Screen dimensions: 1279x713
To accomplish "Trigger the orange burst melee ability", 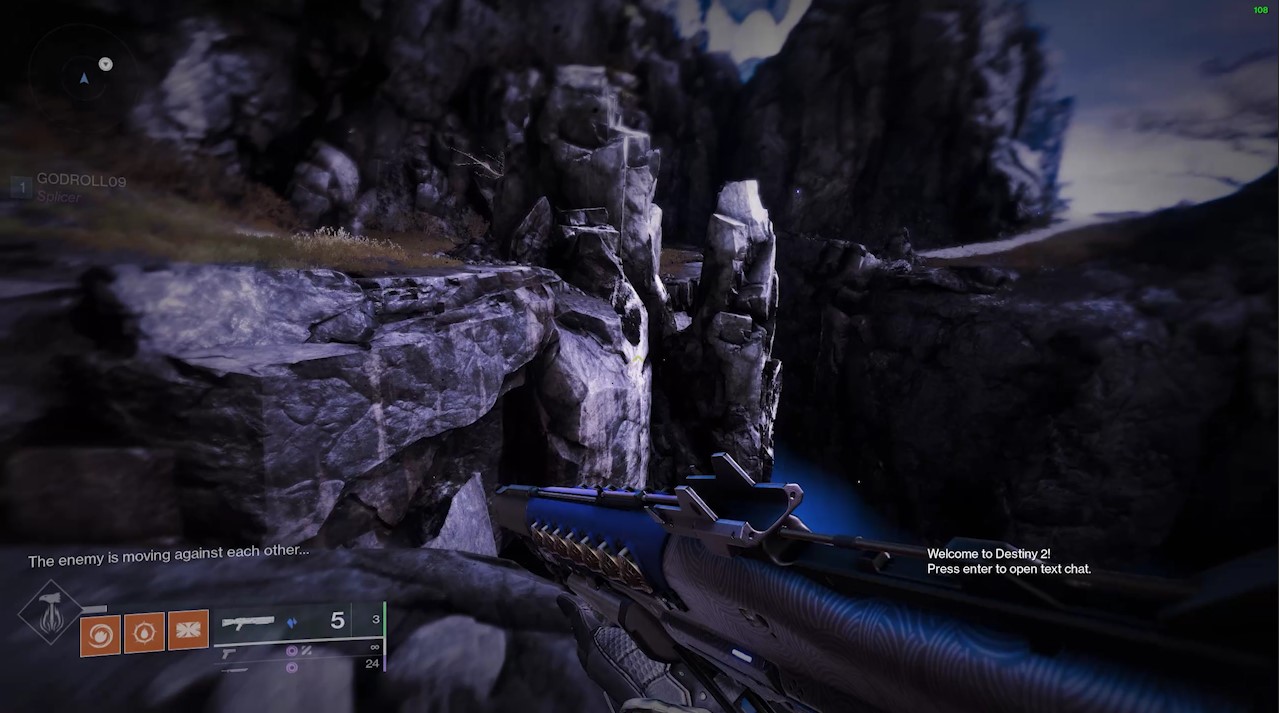I will 188,630.
